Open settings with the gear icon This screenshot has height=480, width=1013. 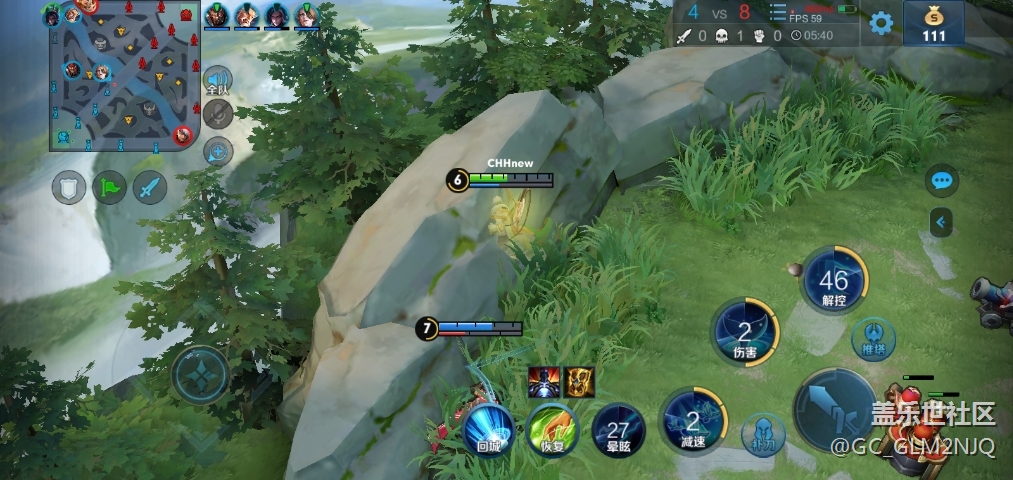coord(881,24)
